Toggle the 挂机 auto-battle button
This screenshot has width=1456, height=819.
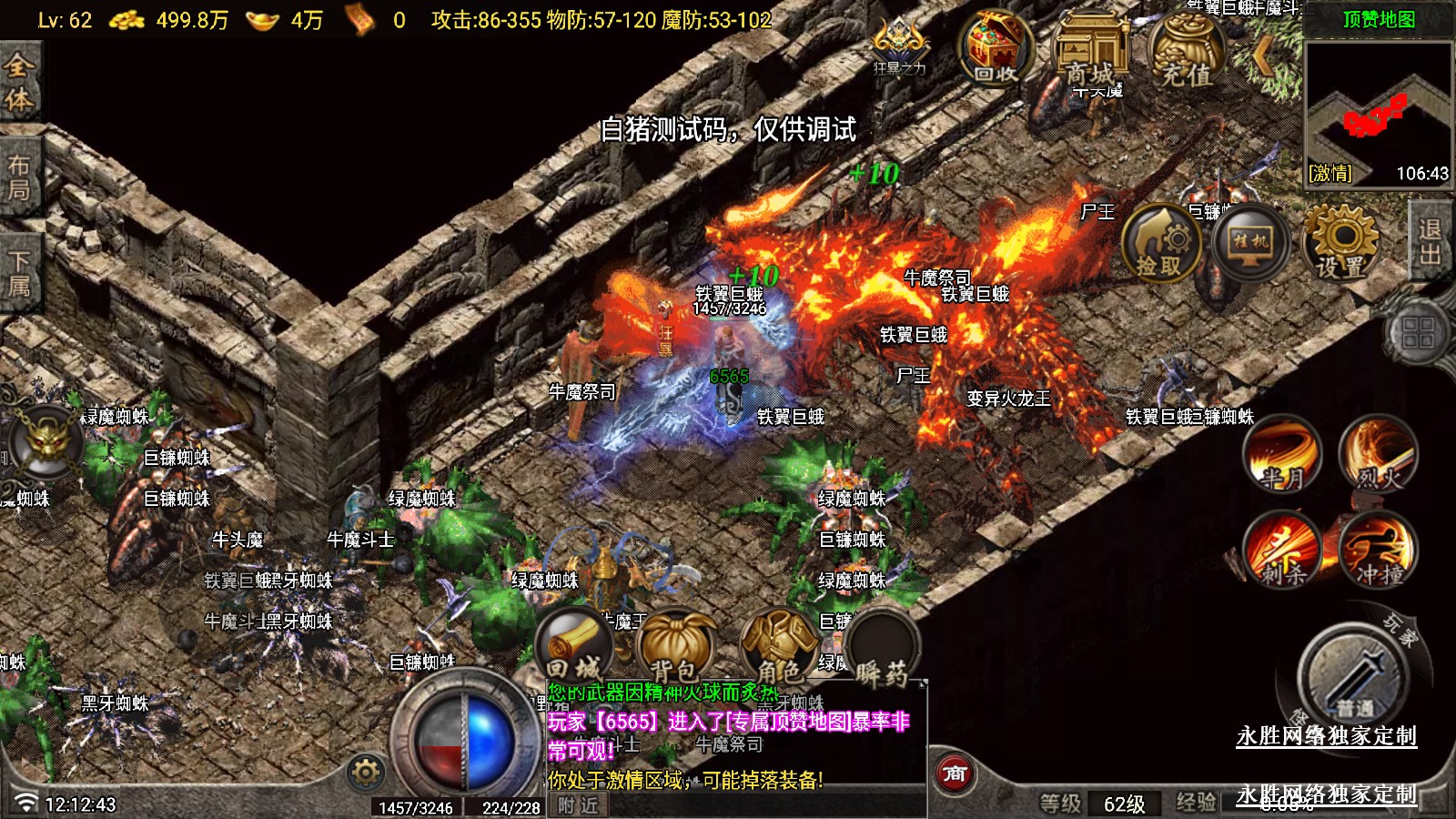pyautogui.click(x=1250, y=243)
